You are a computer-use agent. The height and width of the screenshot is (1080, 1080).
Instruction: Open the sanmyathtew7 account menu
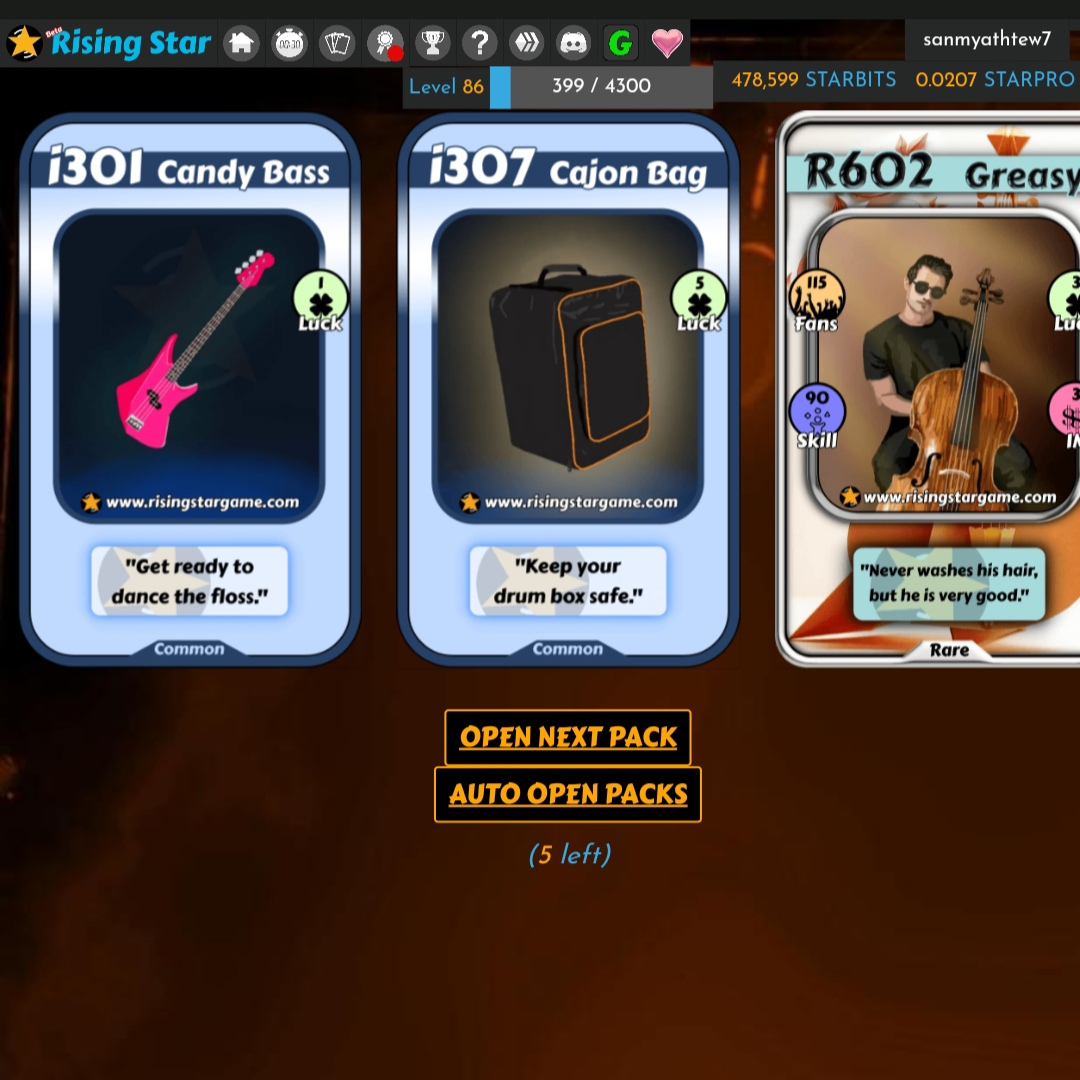point(987,40)
